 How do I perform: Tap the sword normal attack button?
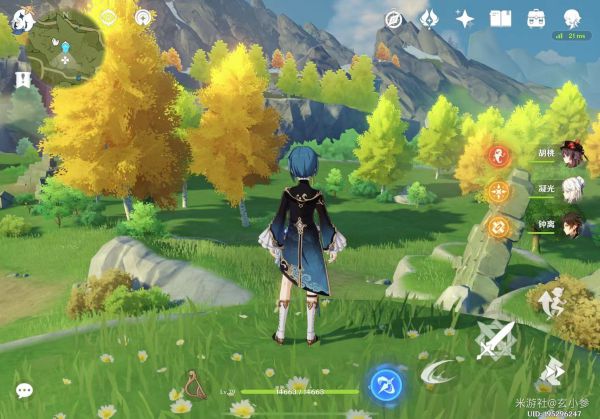(495, 341)
